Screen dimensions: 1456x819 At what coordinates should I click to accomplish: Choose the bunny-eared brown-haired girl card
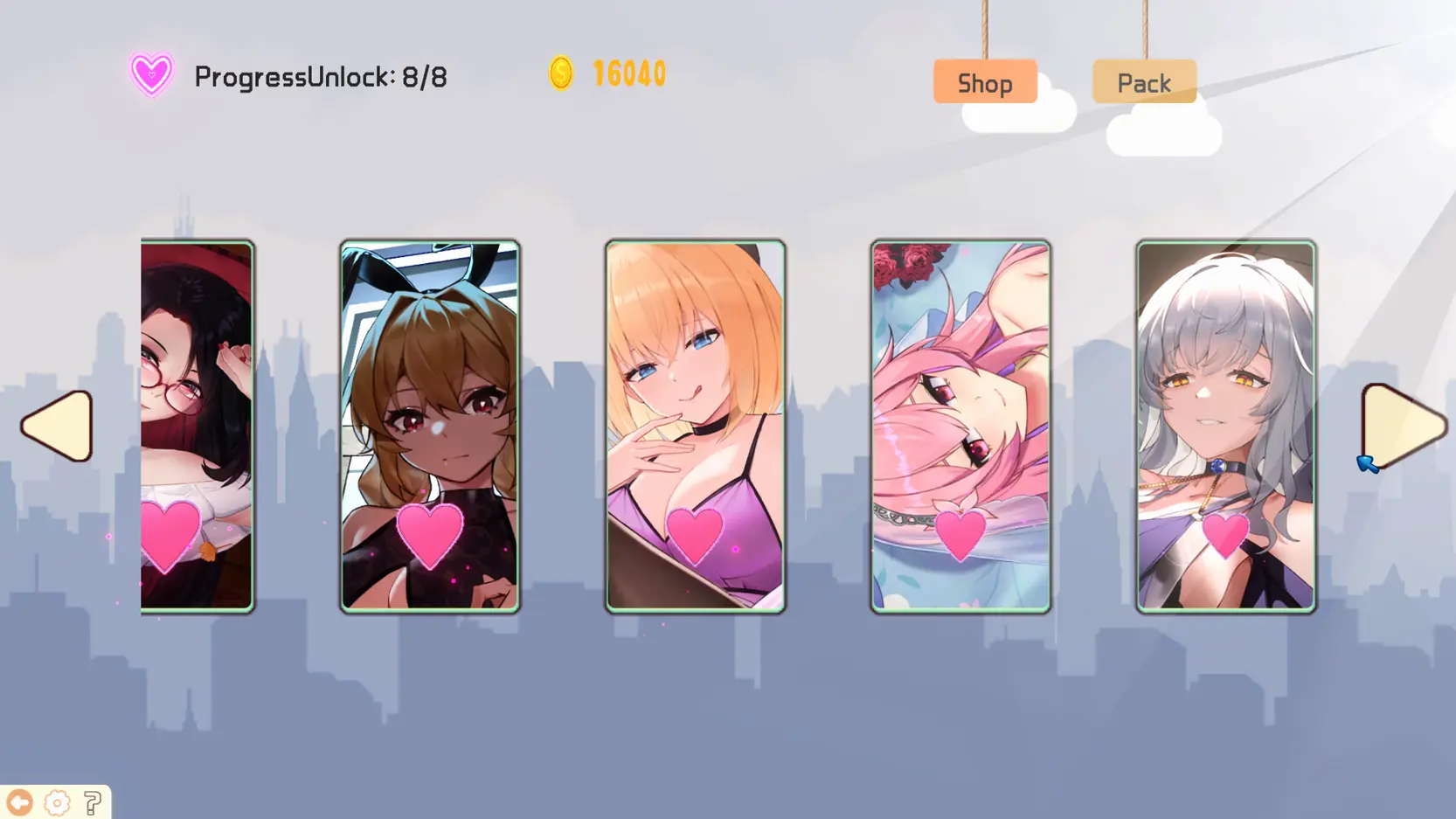coord(430,426)
